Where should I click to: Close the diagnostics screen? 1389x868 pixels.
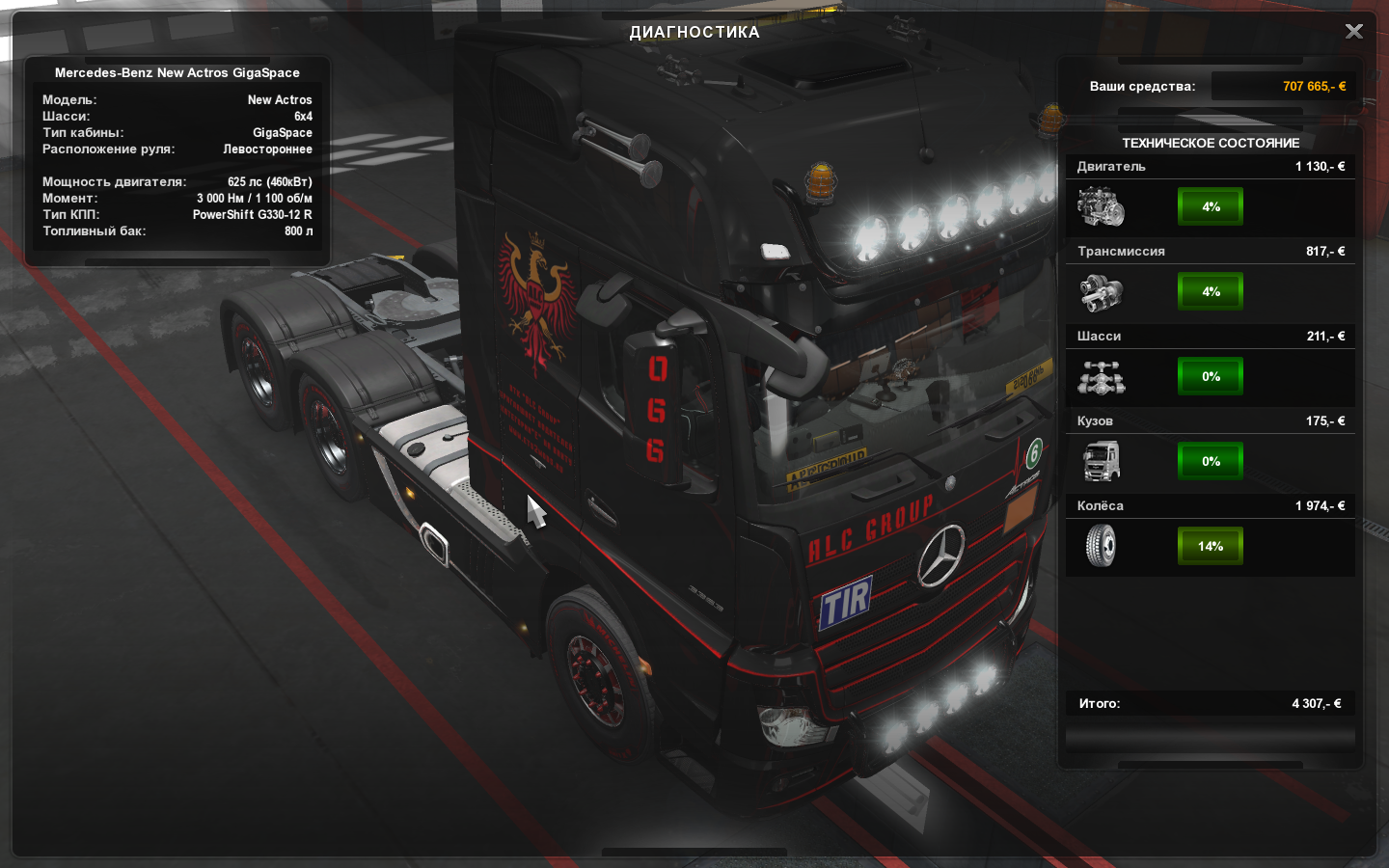[x=1354, y=32]
